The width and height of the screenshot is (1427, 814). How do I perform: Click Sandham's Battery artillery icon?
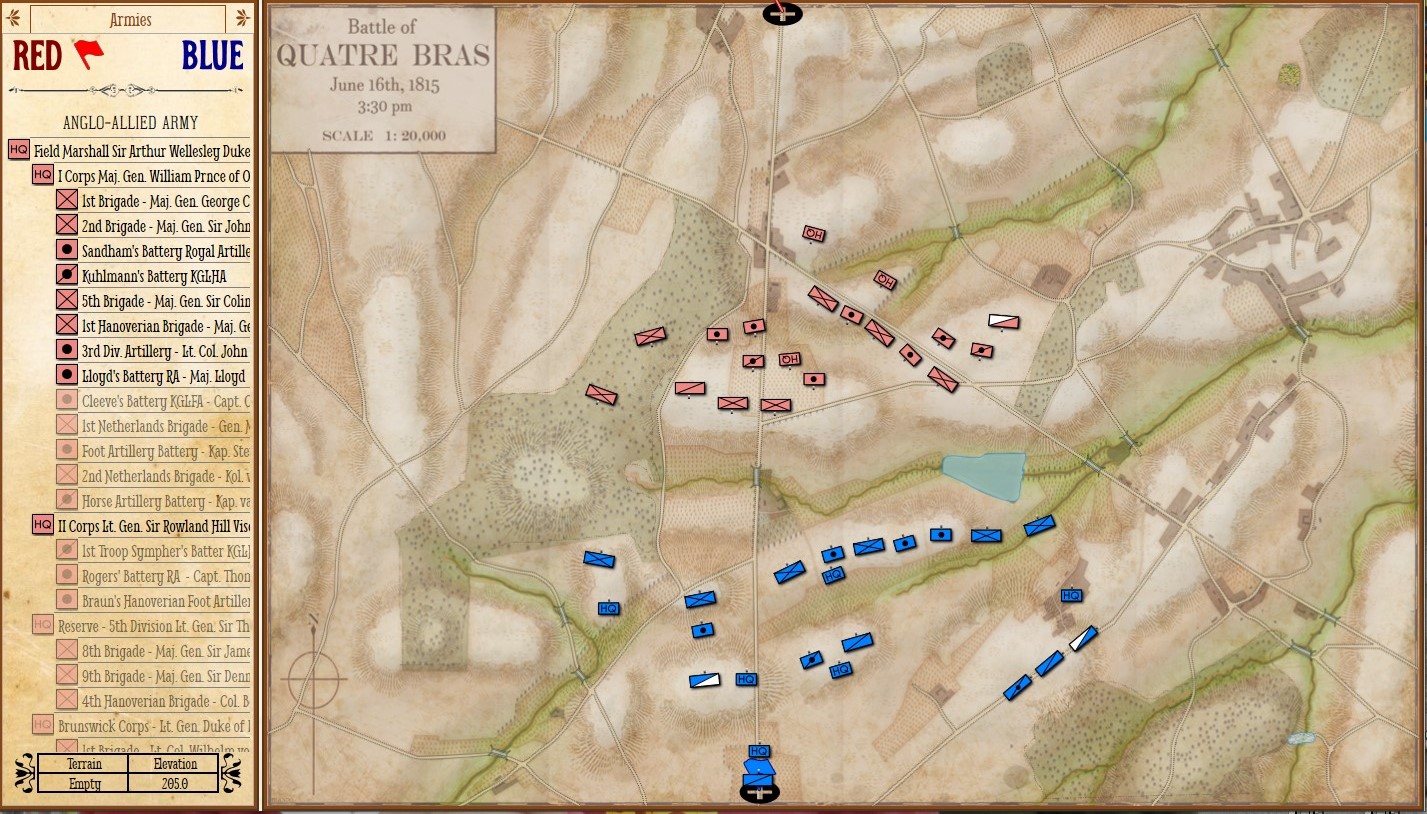point(67,250)
